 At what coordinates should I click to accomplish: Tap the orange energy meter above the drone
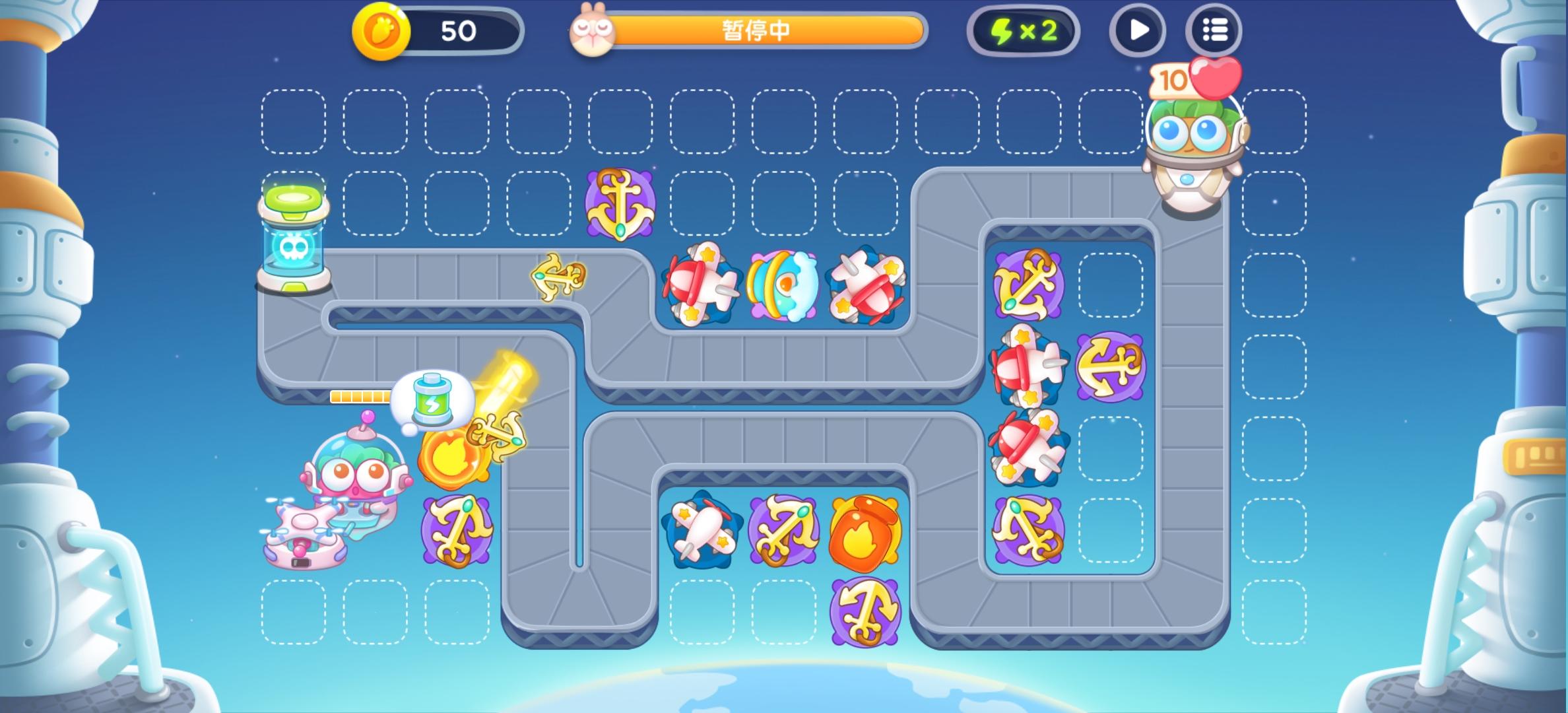(x=360, y=397)
